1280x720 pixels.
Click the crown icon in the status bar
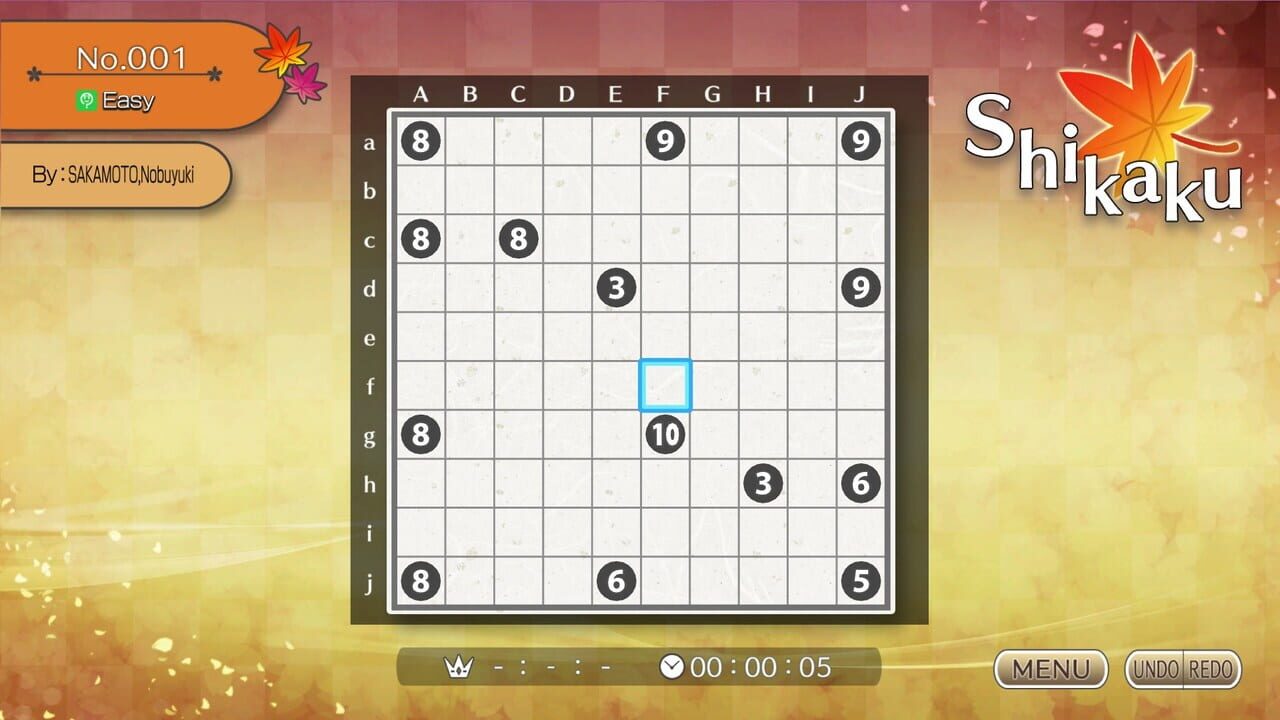click(459, 665)
